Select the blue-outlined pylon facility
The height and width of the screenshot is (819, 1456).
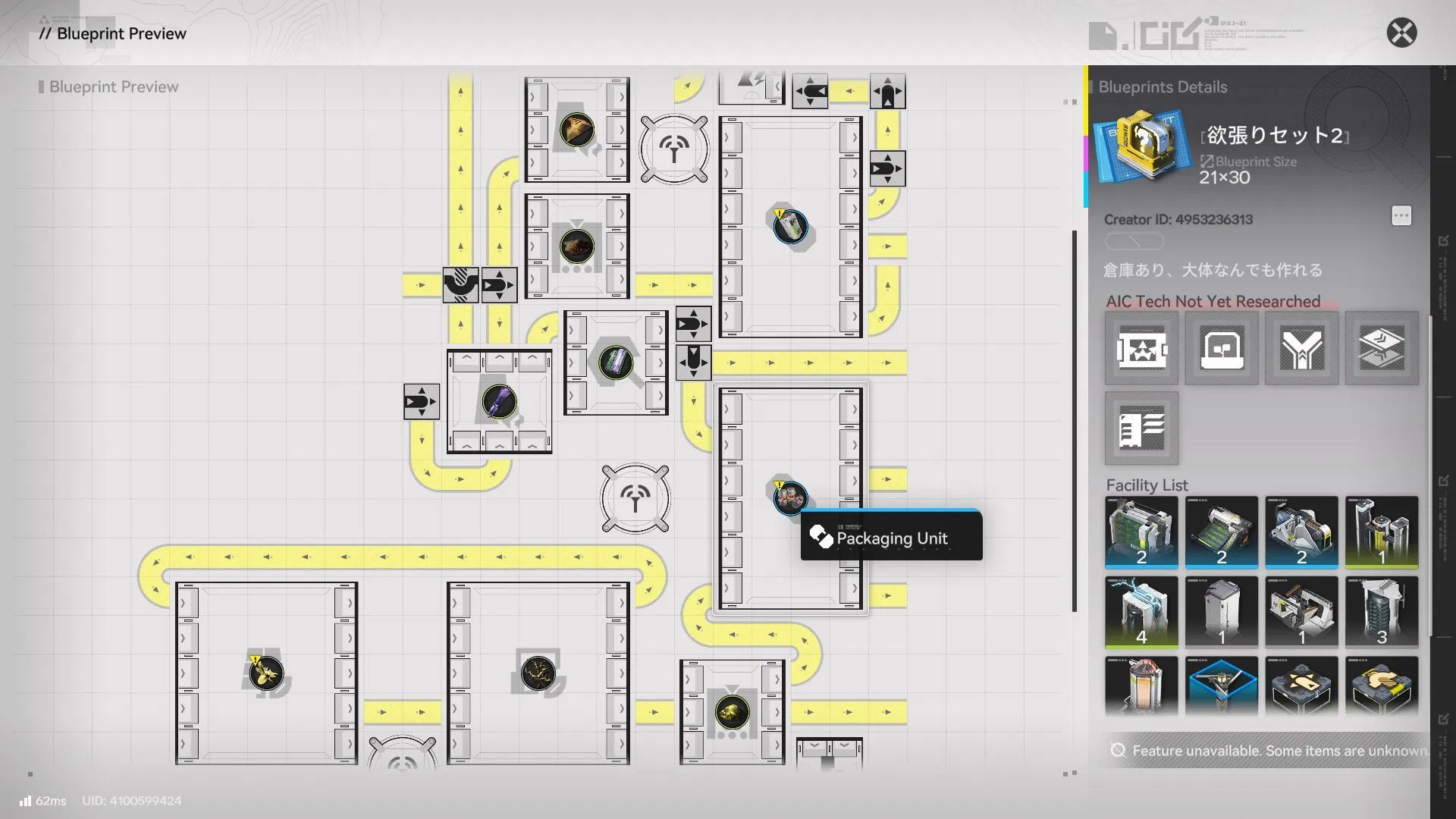[x=1222, y=686]
